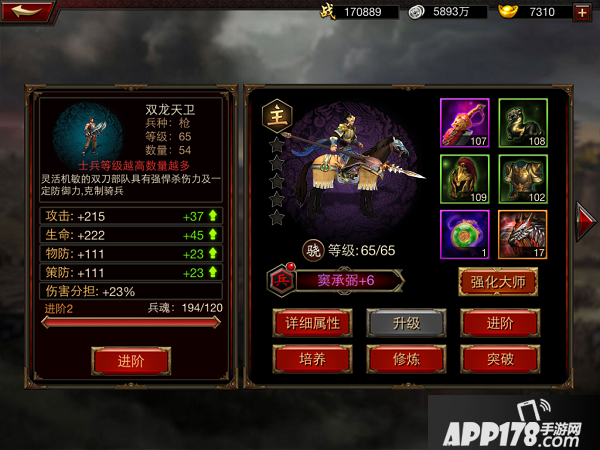Viewport: 600px width, 450px height.
Task: Open the helmet equipment slot 109
Action: [x=465, y=180]
